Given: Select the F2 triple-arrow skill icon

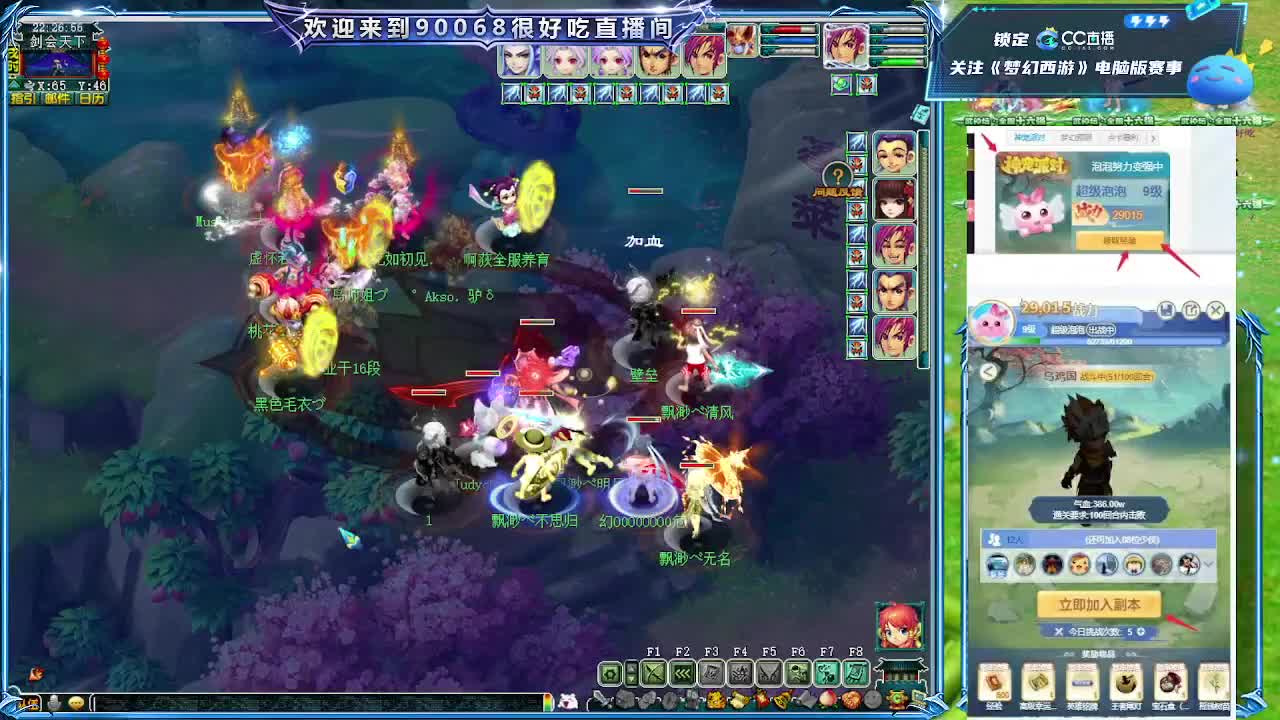Looking at the screenshot, I should pos(681,674).
